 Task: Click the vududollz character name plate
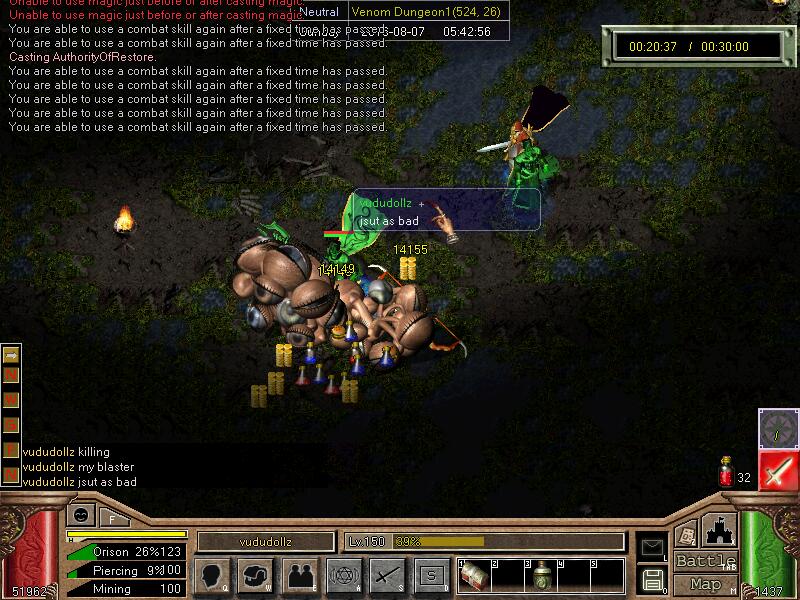265,541
